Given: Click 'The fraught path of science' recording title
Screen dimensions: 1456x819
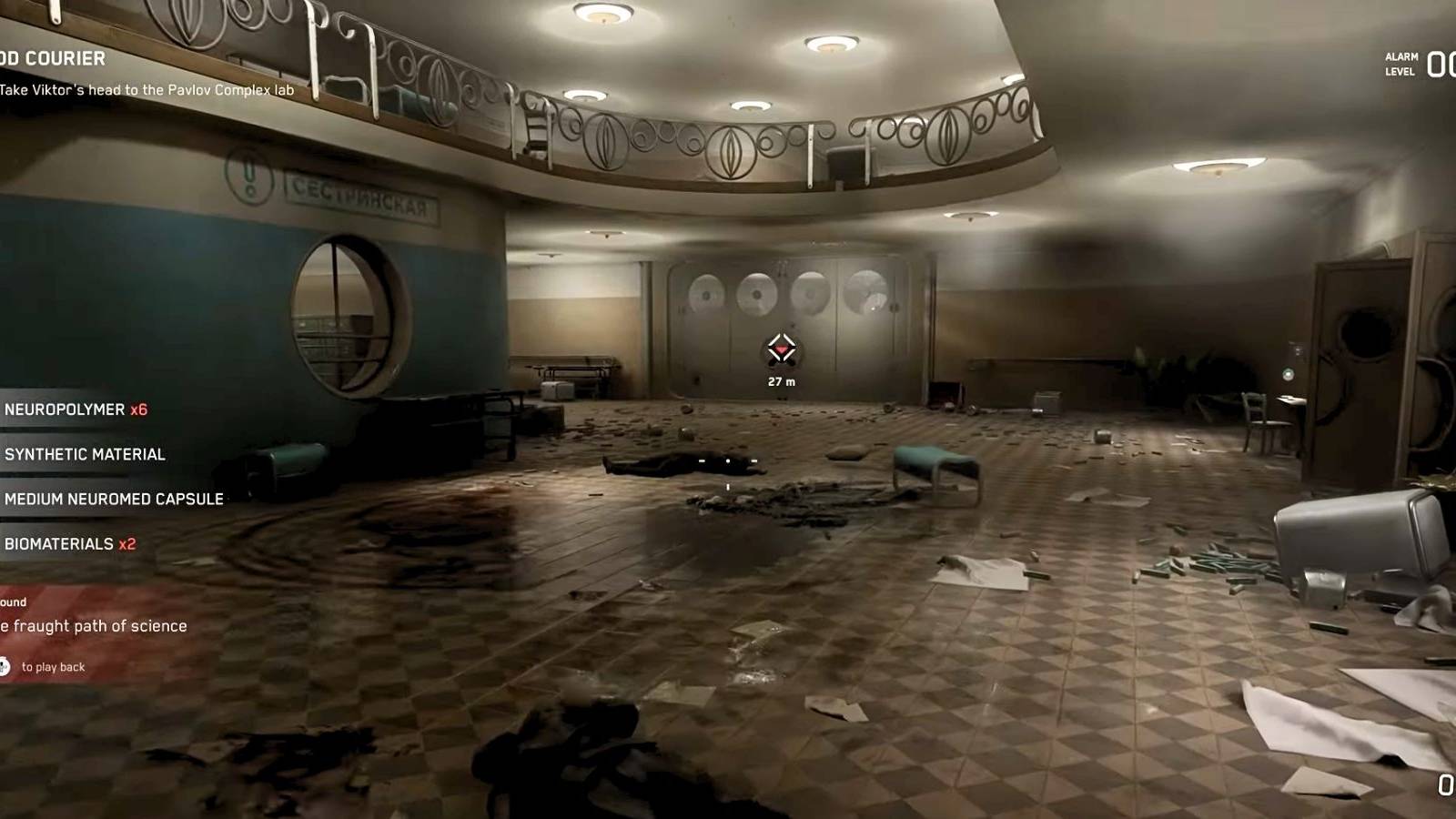Looking at the screenshot, I should coord(94,625).
